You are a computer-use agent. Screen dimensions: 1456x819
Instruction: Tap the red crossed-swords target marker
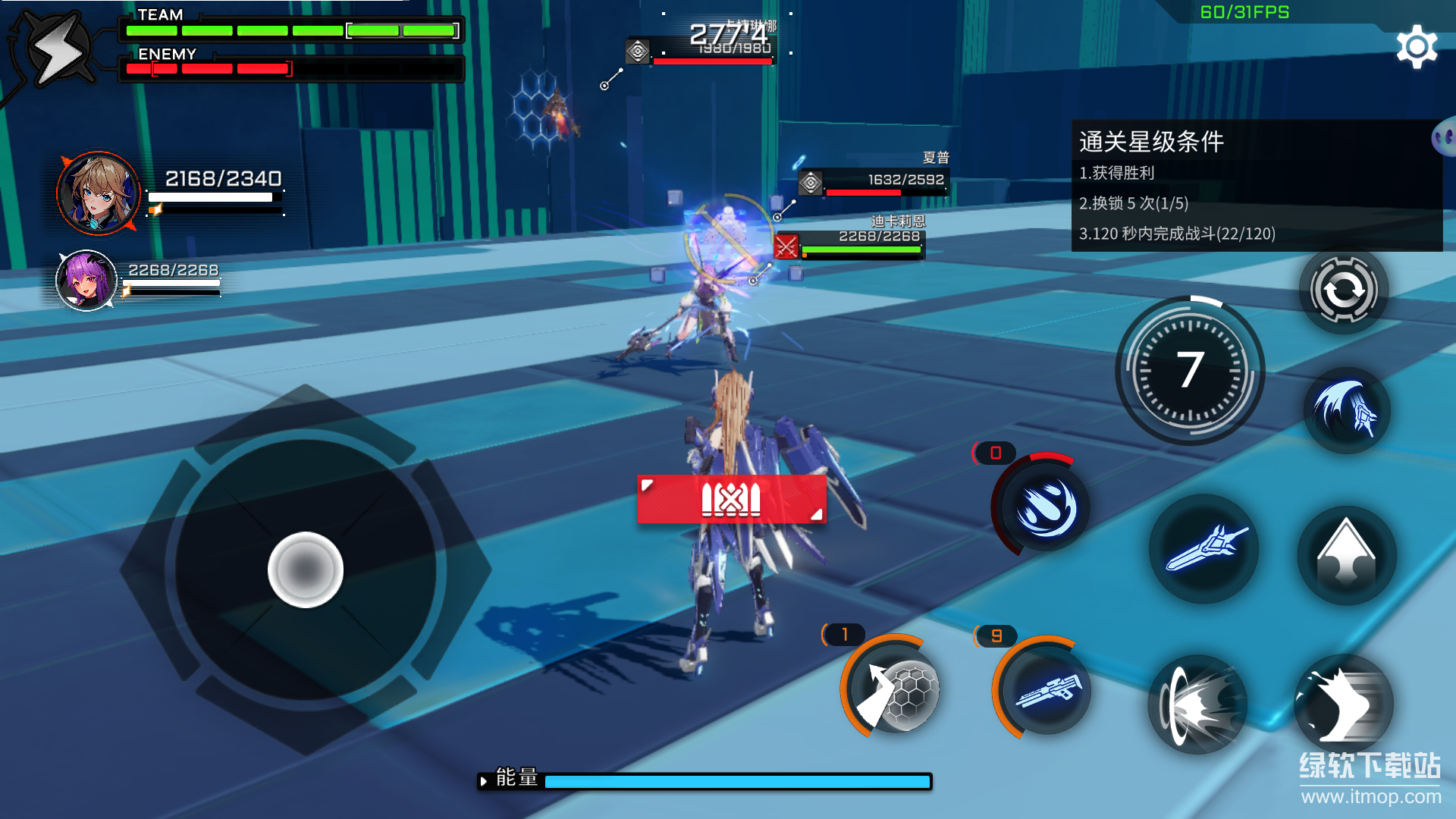tap(786, 246)
